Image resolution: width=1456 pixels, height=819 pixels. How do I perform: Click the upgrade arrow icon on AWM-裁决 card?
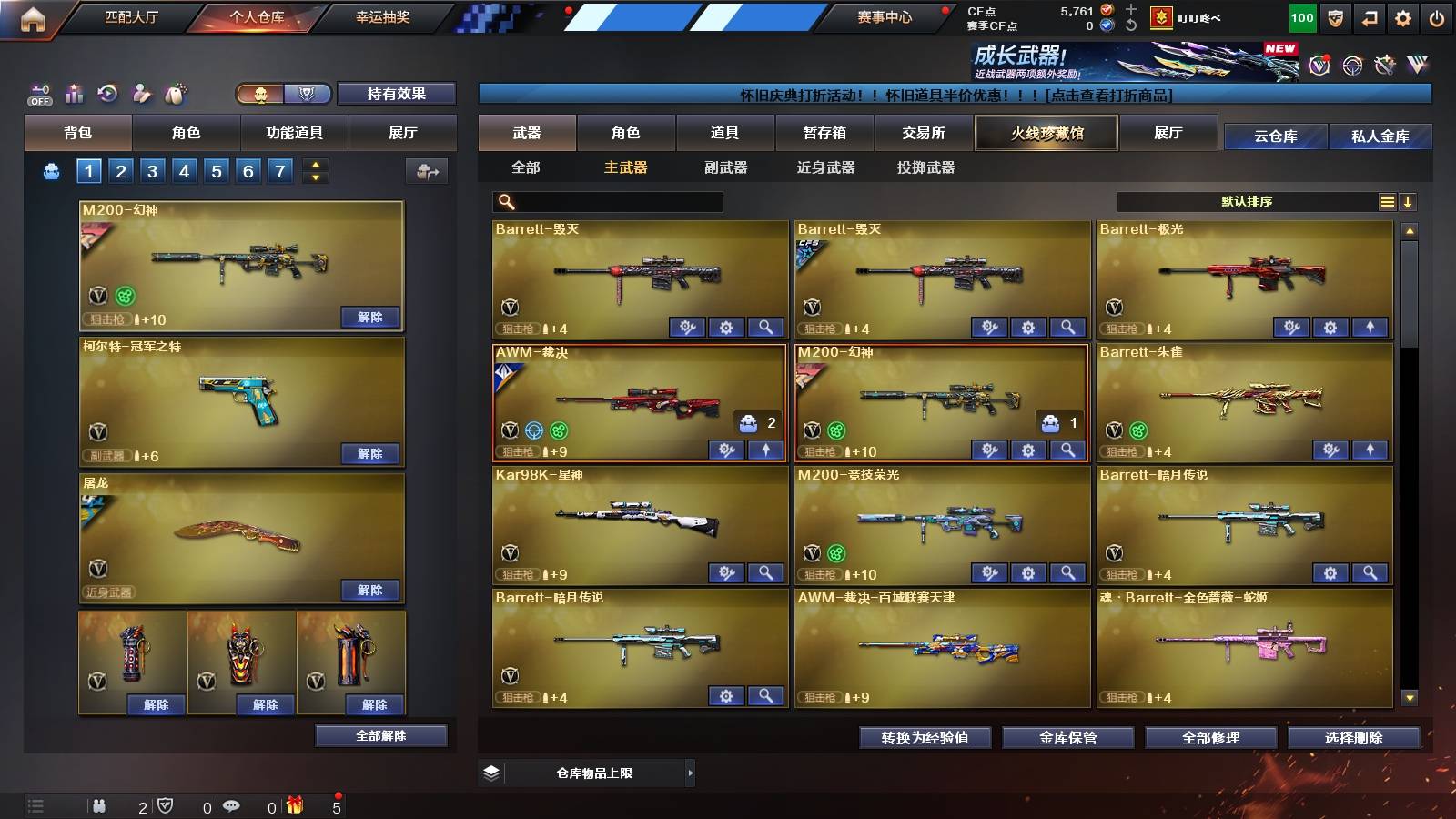click(766, 450)
